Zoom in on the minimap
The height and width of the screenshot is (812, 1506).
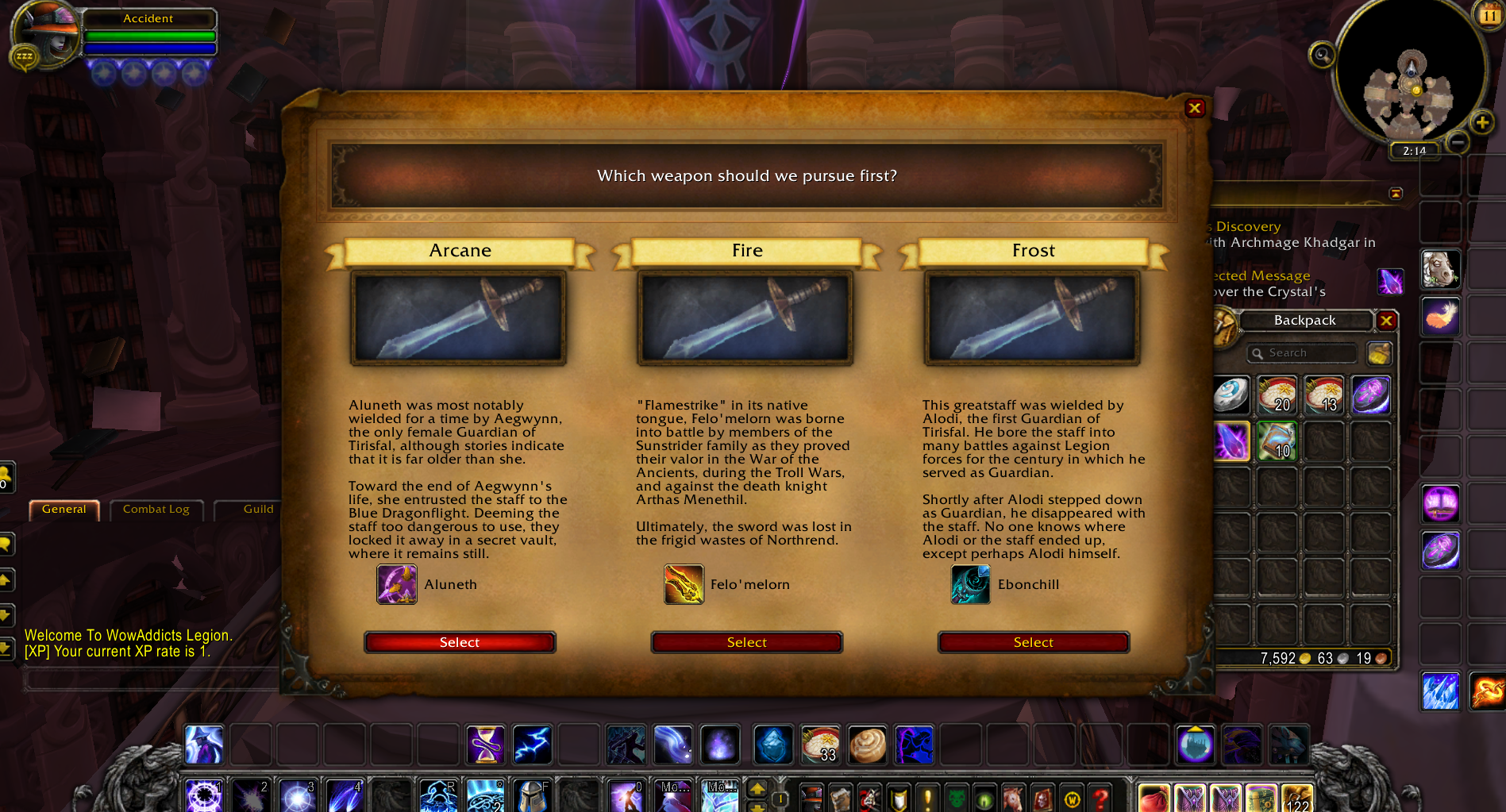[x=1481, y=122]
